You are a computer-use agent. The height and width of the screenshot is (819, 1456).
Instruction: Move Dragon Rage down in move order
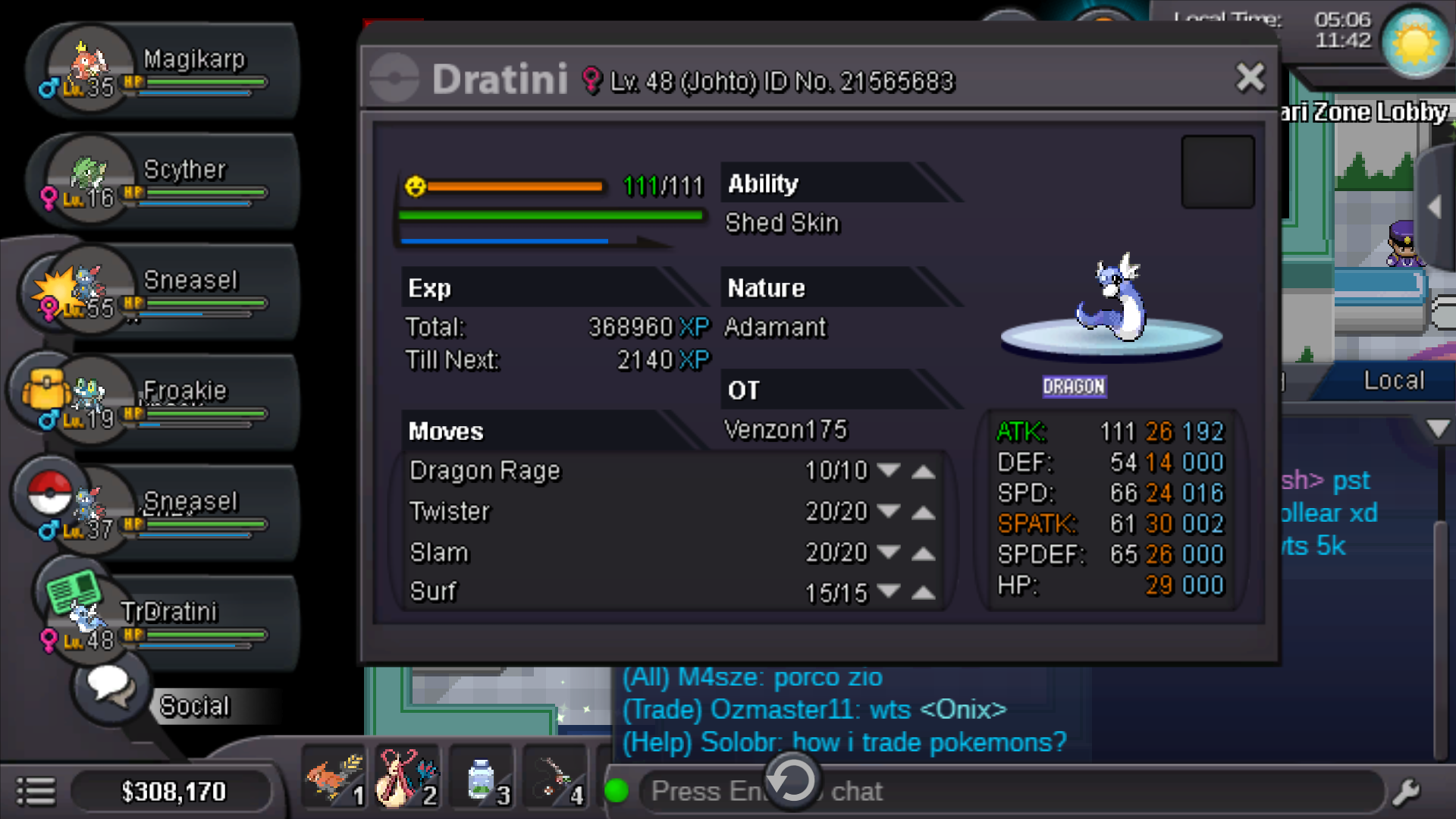pos(888,471)
